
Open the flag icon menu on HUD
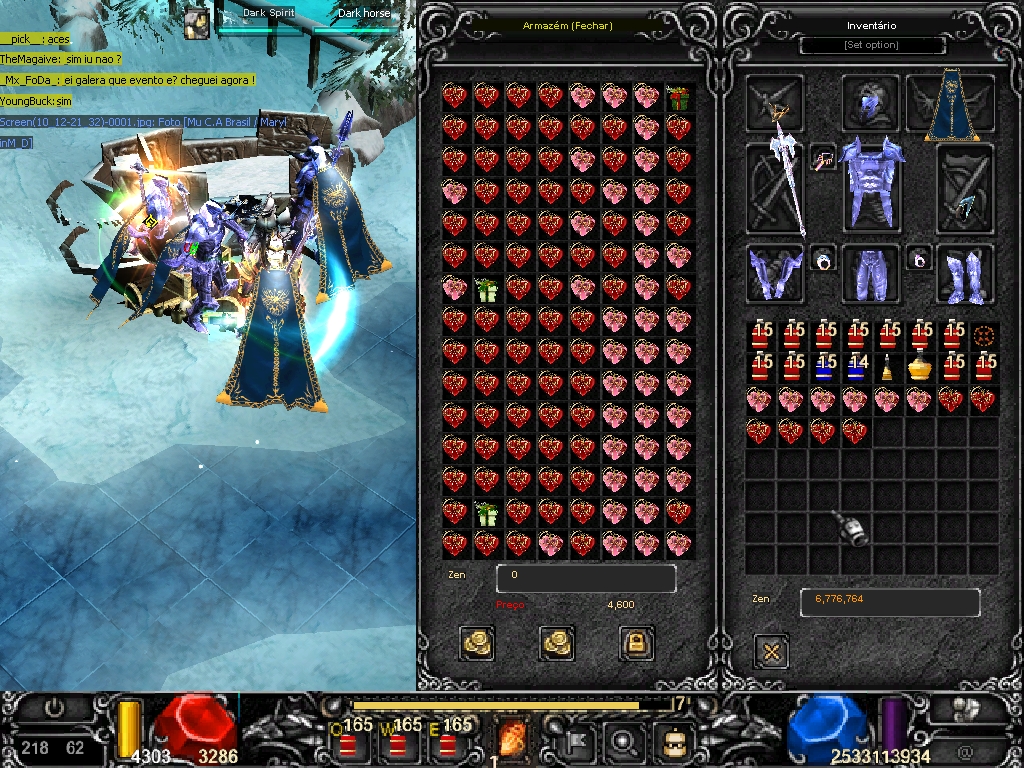point(580,741)
